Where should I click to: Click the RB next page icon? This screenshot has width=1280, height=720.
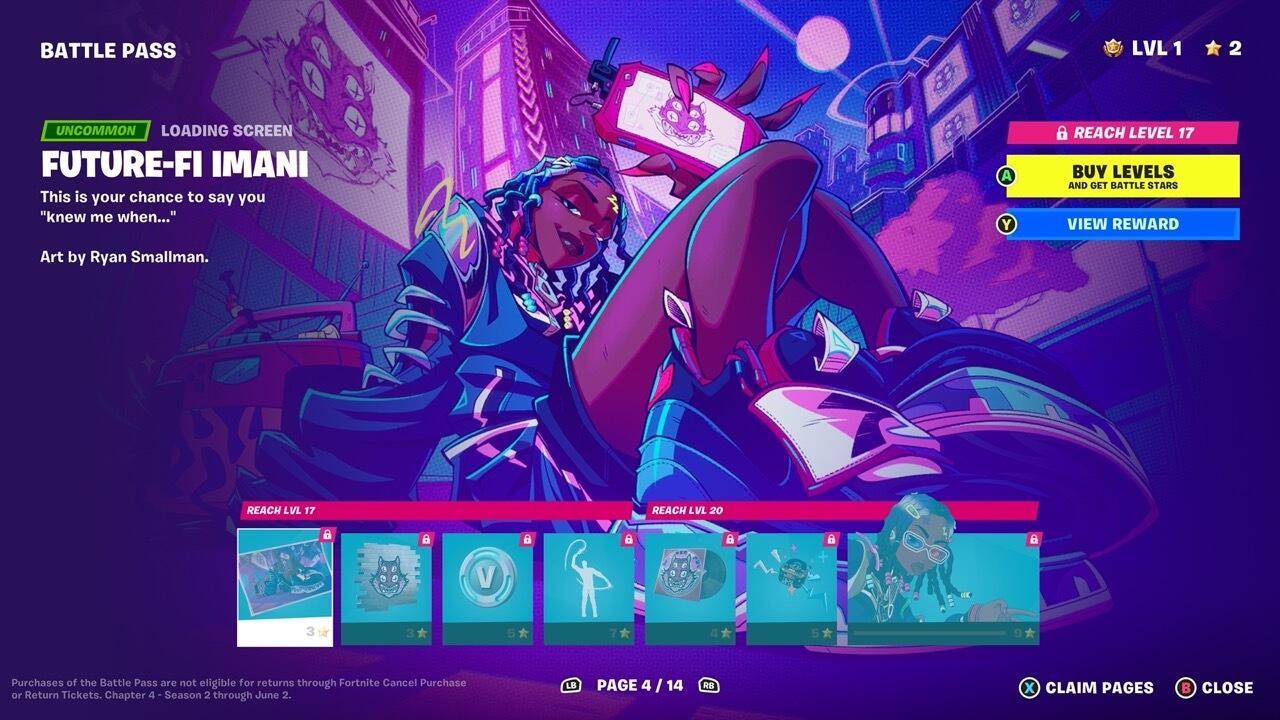click(710, 687)
